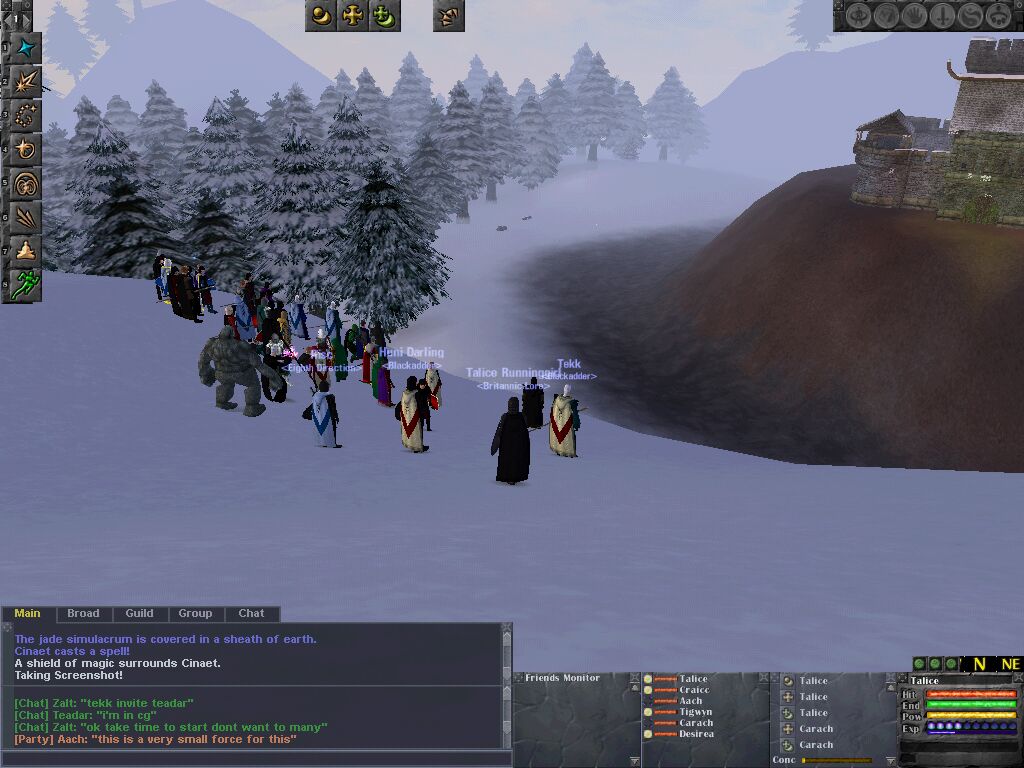This screenshot has height=768, width=1024.
Task: Use the starburst ability in slot 2
Action: pyautogui.click(x=25, y=82)
